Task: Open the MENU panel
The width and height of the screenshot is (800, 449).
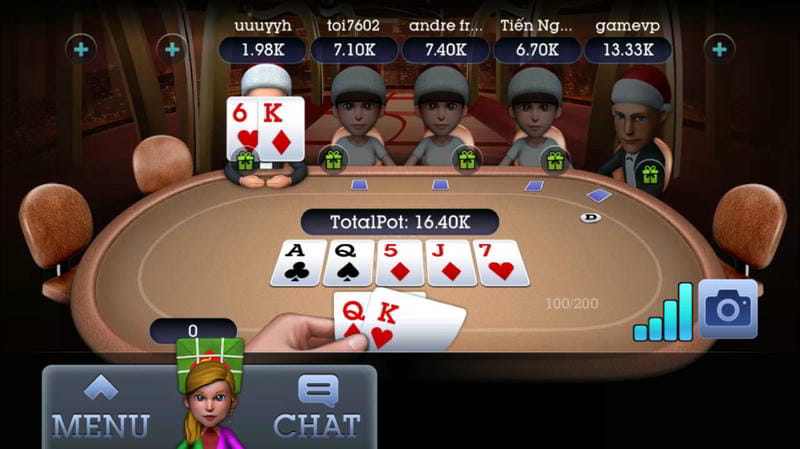Action: 100,408
